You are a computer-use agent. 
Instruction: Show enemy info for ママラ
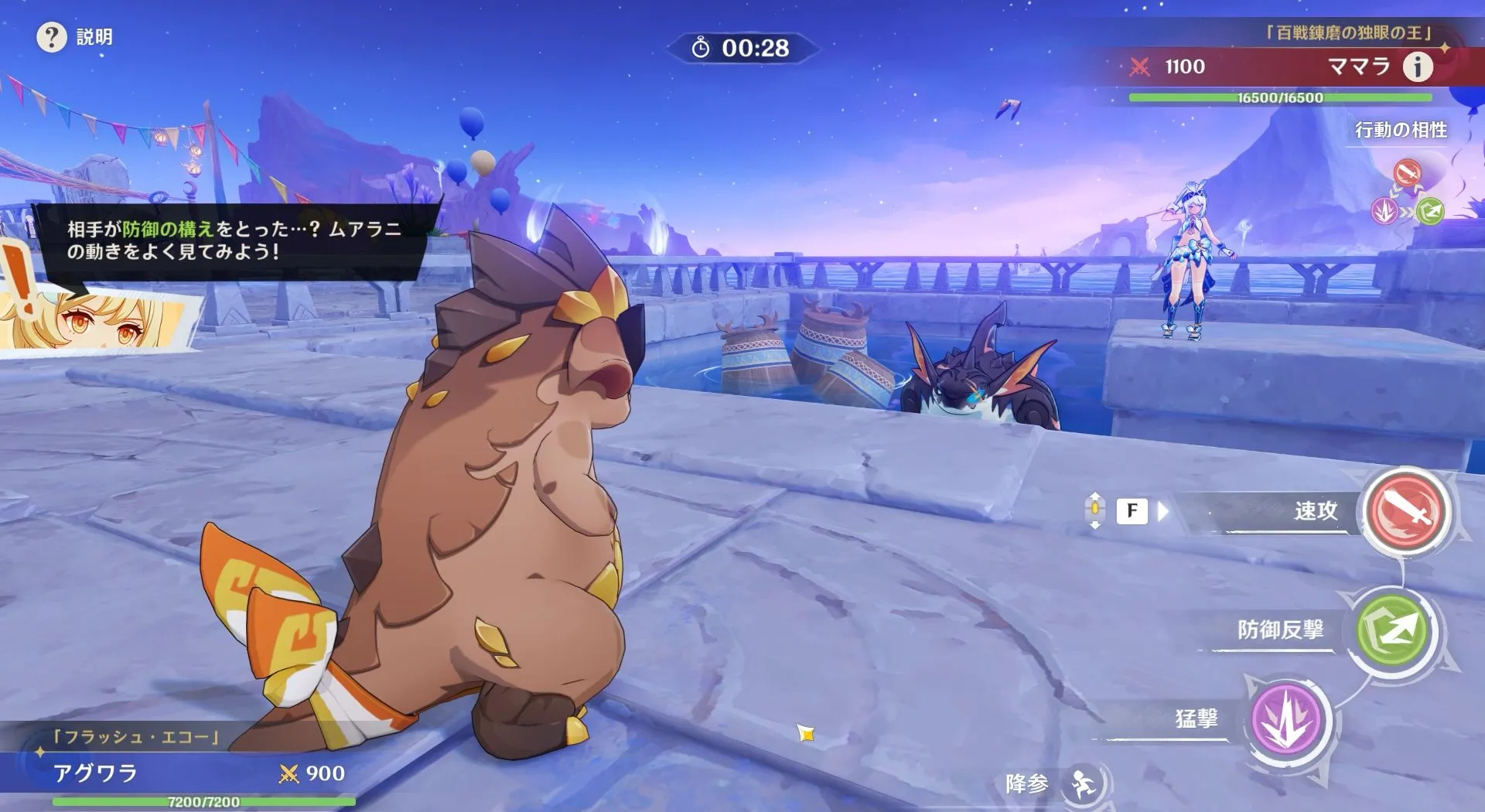(x=1417, y=67)
